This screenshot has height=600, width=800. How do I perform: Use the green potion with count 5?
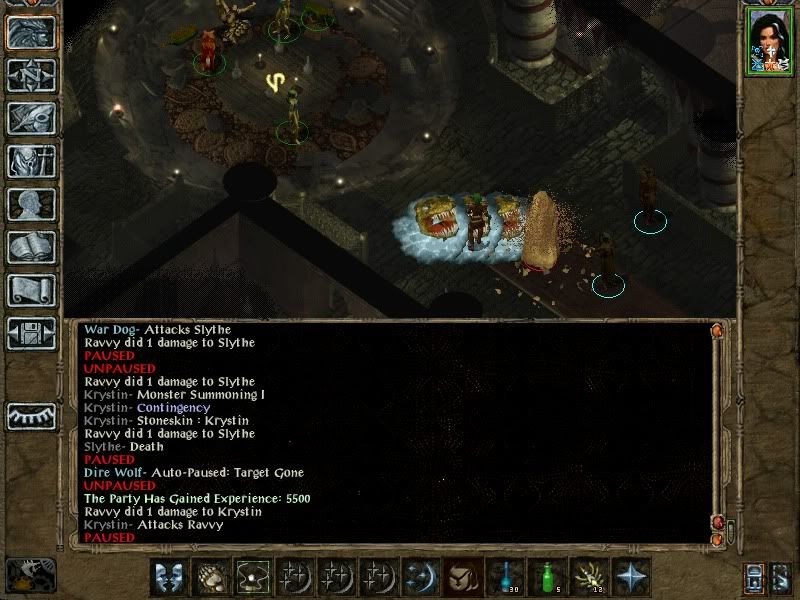[x=546, y=577]
